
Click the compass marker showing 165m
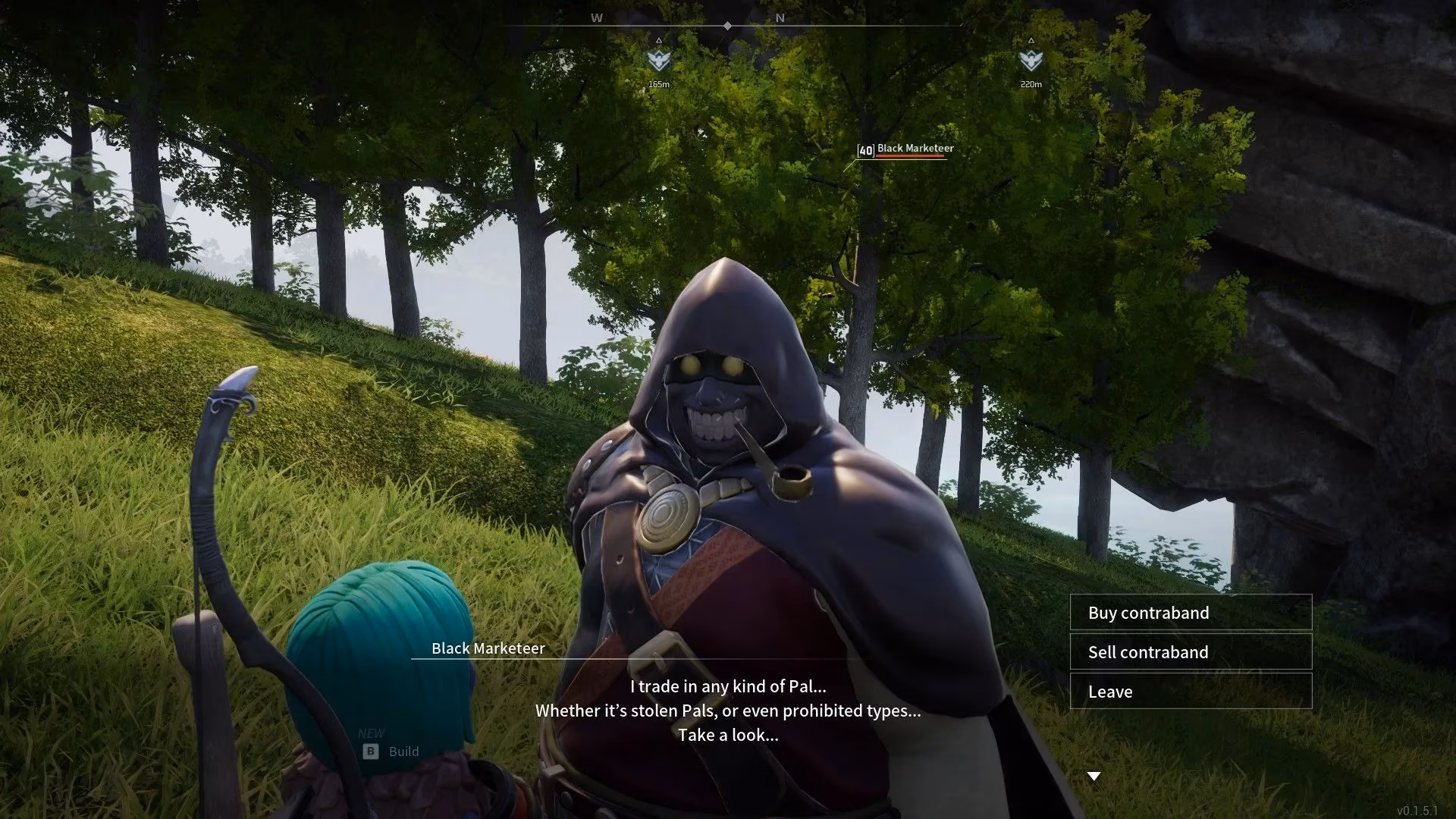[x=658, y=60]
